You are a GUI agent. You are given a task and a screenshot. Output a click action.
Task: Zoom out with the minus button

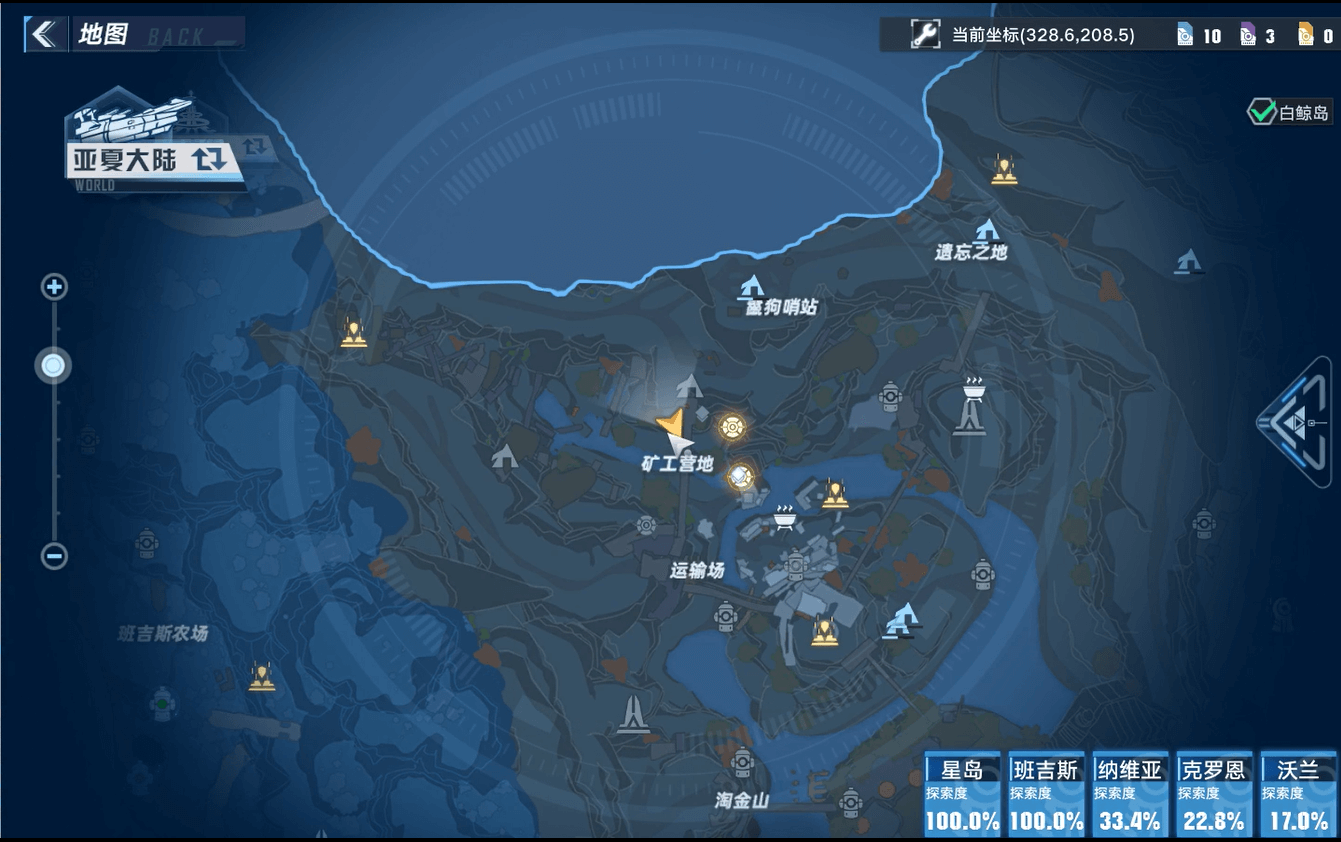coord(54,556)
